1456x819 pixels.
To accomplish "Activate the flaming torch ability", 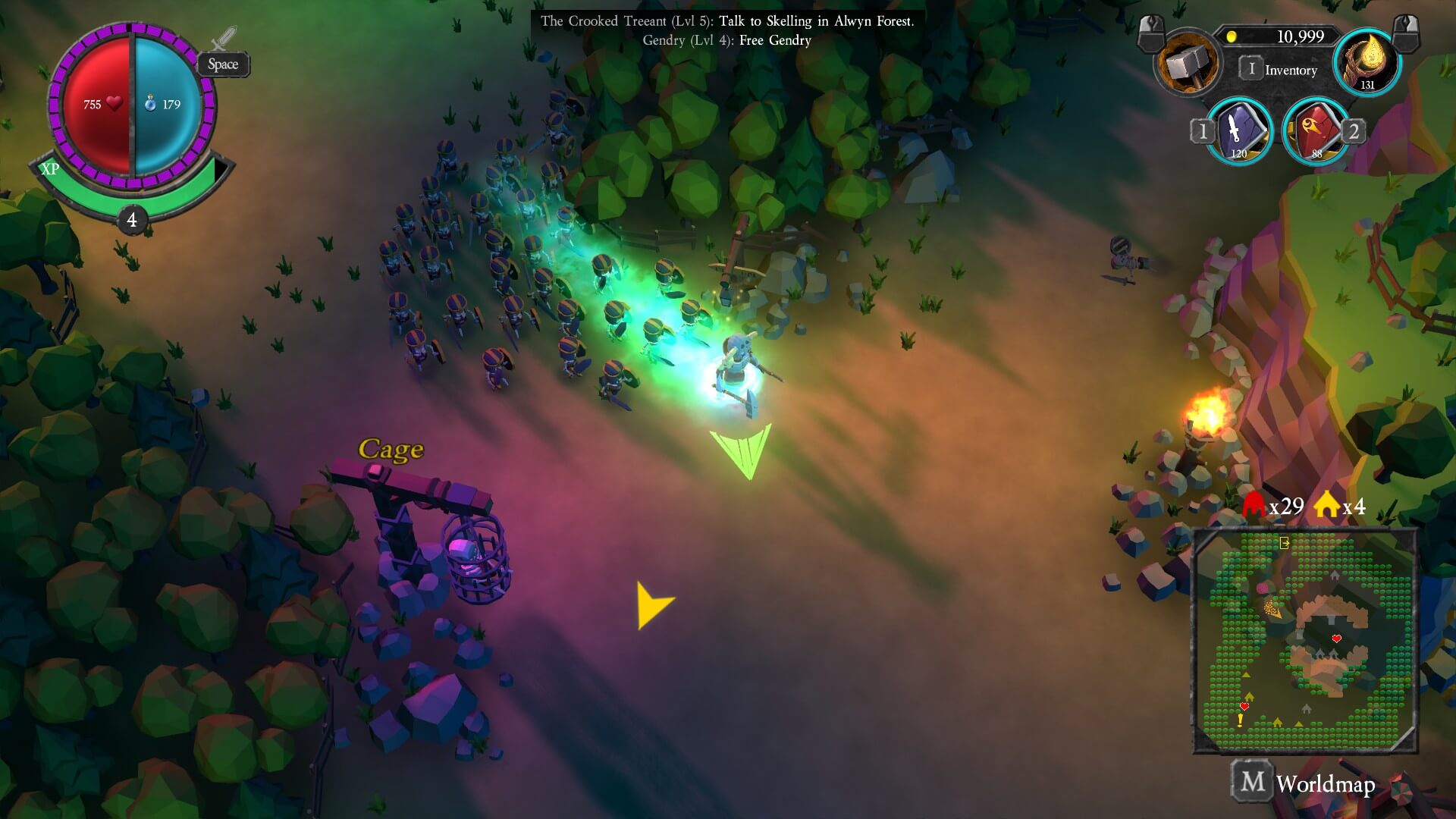I will click(1367, 64).
